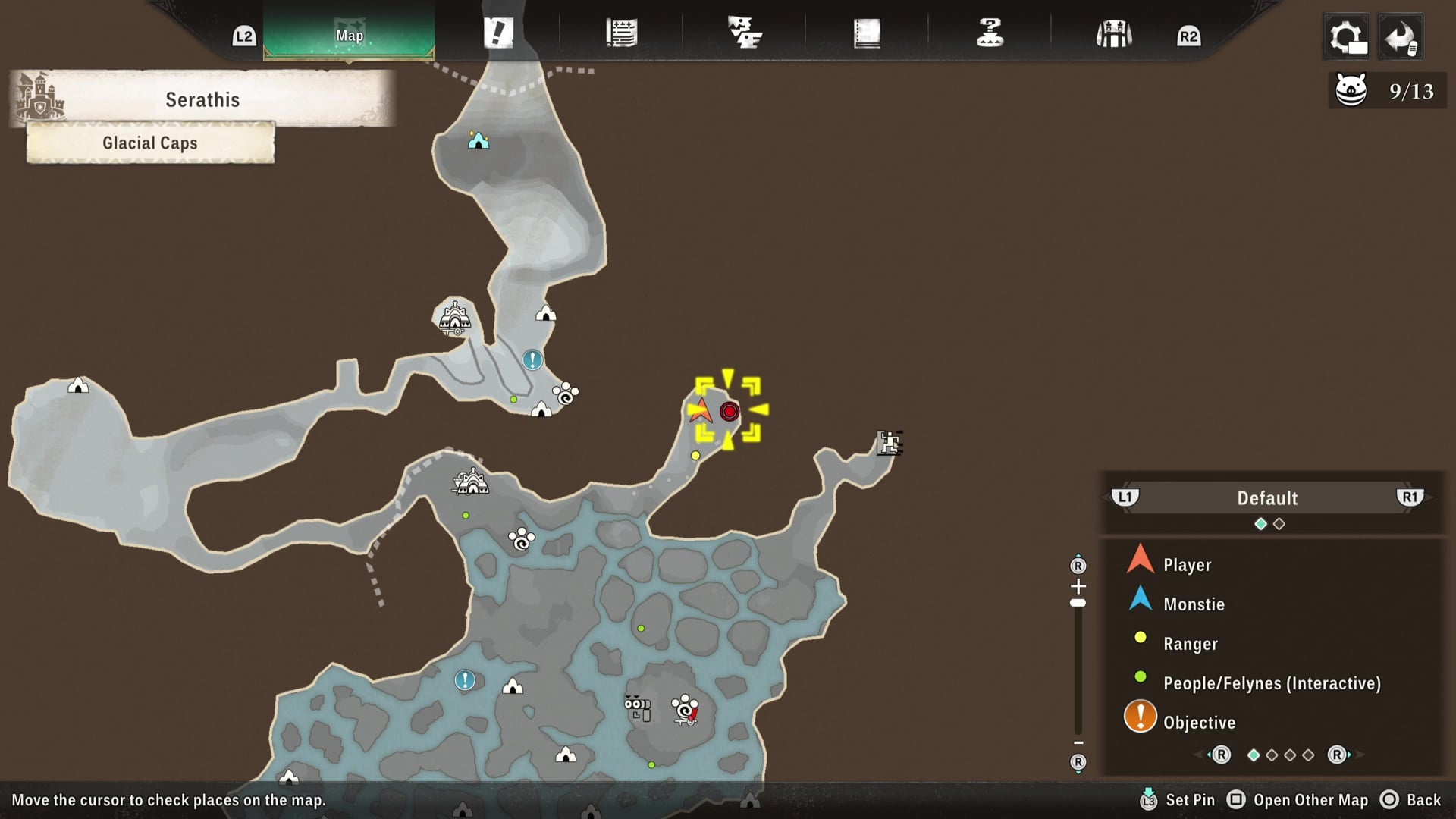1456x819 pixels.
Task: Open the question mark figure tab
Action: [990, 33]
